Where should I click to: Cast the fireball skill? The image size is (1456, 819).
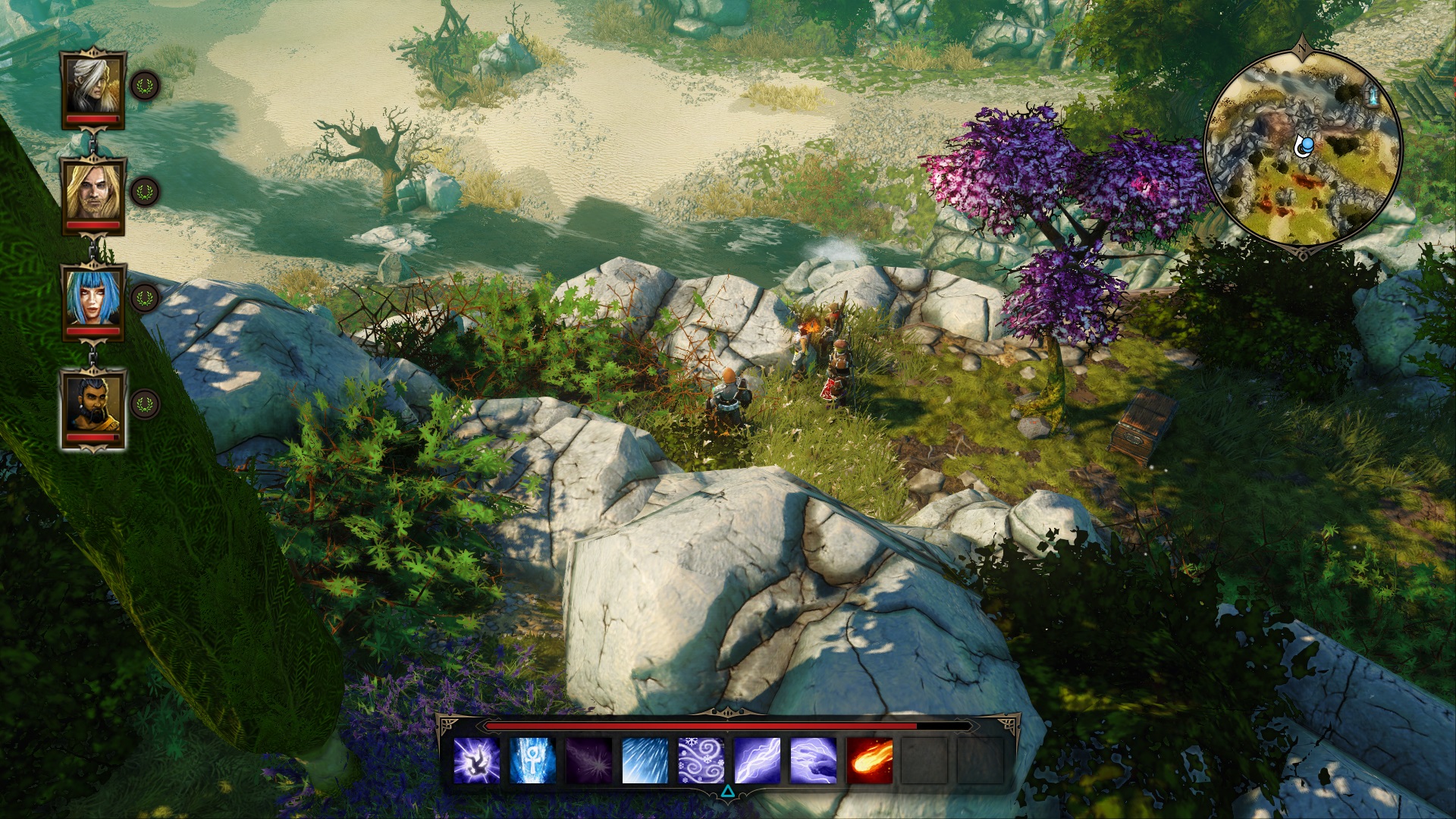pyautogui.click(x=870, y=760)
